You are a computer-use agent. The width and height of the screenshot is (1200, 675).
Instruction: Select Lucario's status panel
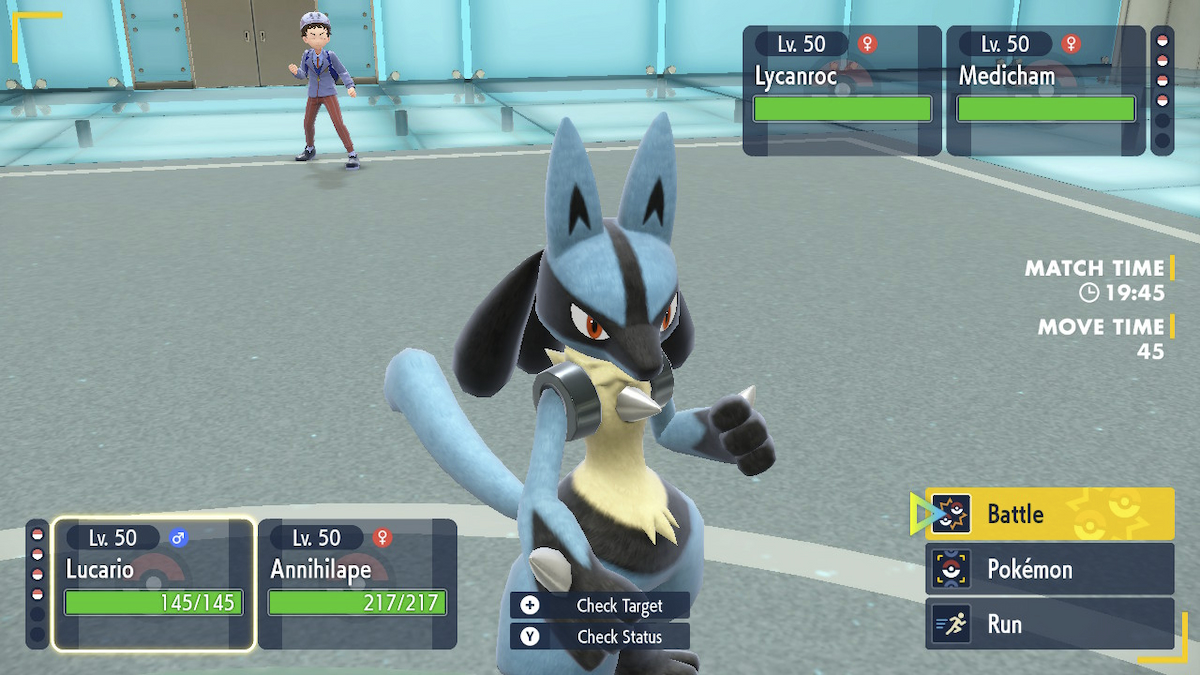pos(154,584)
